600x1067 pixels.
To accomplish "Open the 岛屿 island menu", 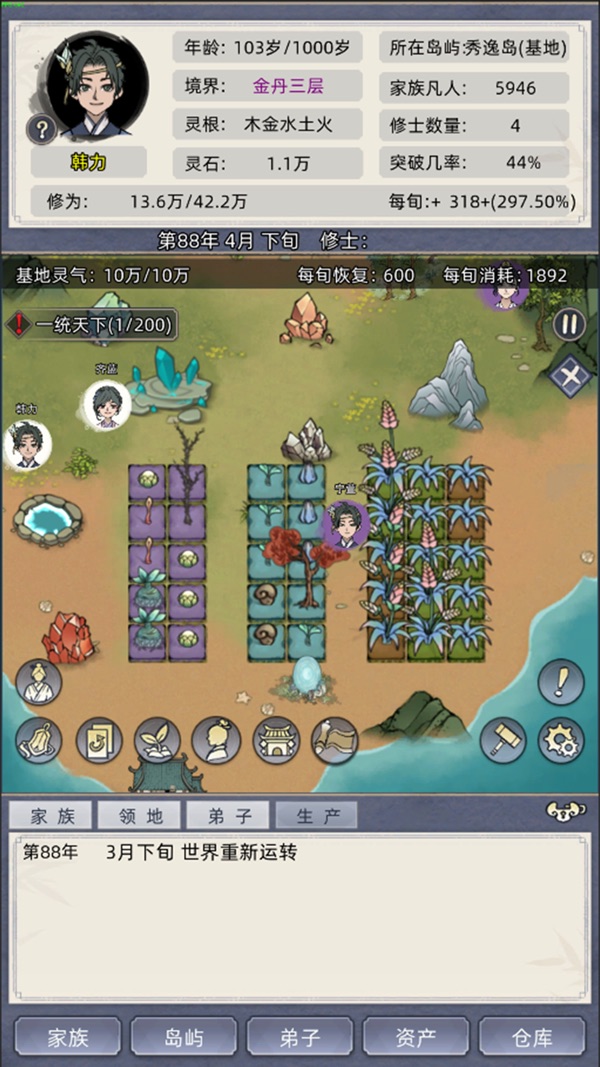I will 184,1037.
